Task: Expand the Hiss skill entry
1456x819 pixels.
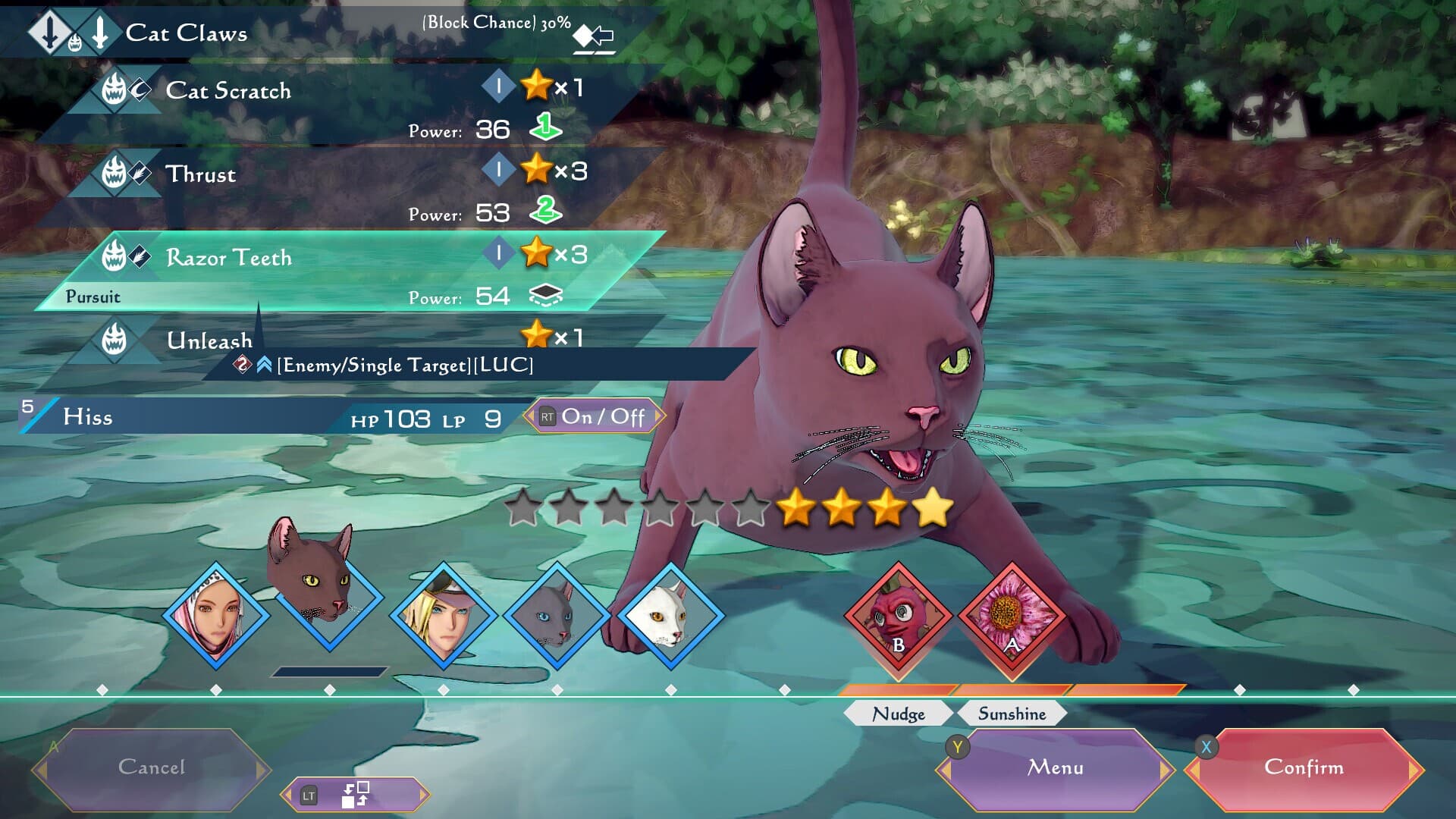Action: tap(87, 416)
